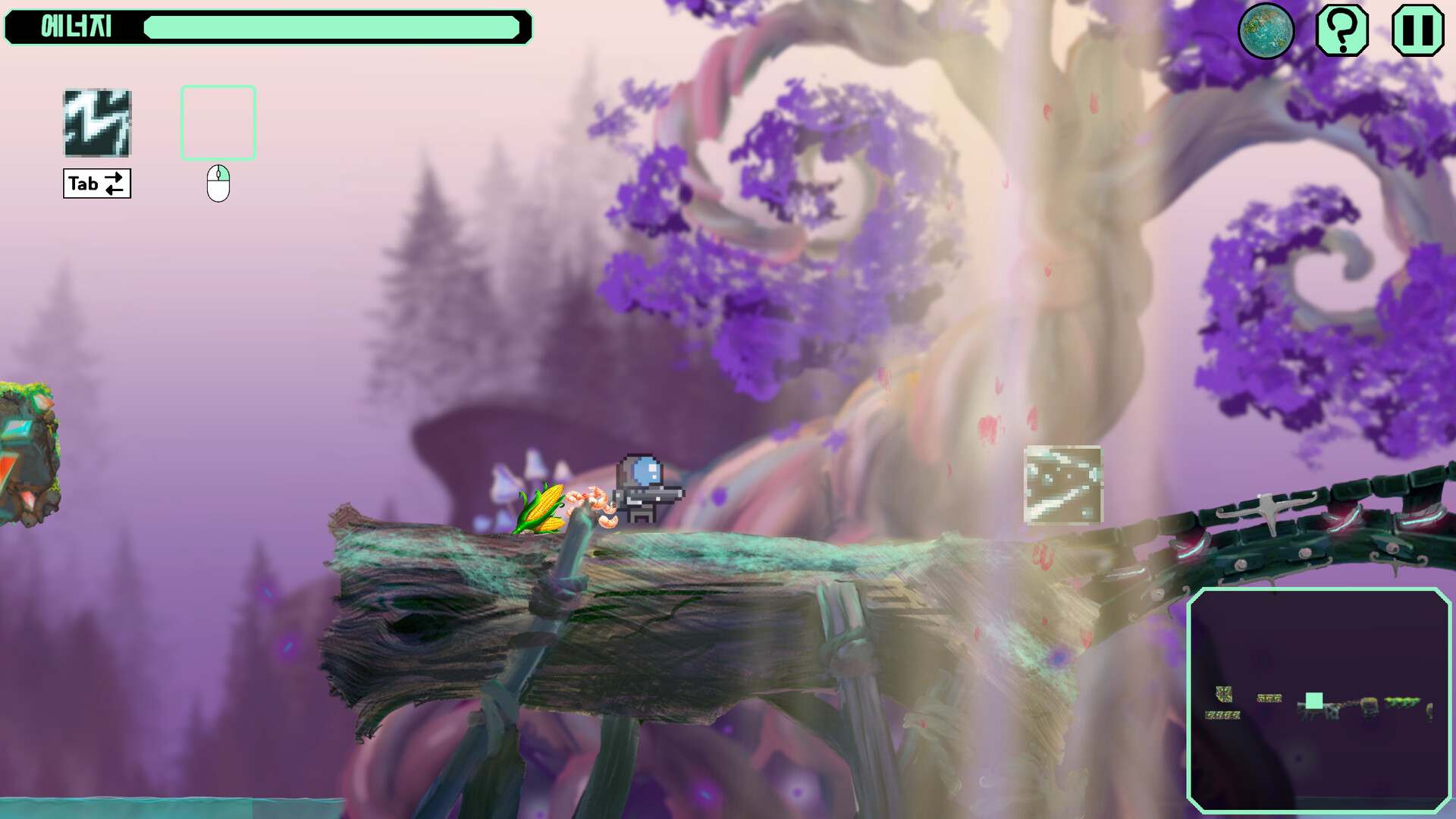Click the right-click mouse button icon
This screenshot has width=1456, height=819.
tap(218, 182)
